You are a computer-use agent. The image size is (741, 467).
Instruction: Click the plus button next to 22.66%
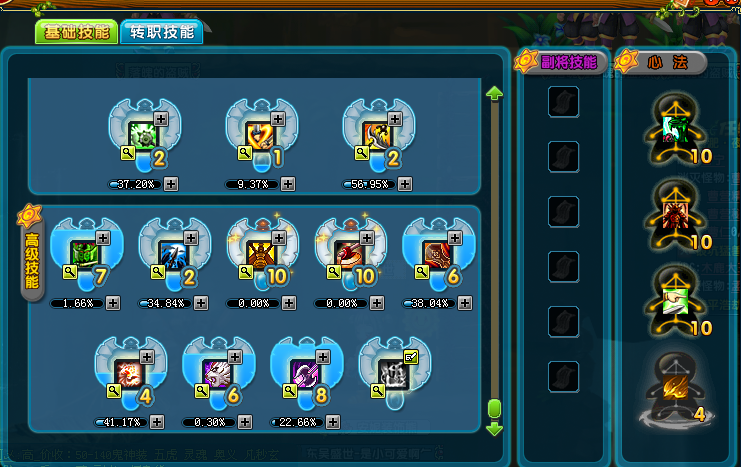click(x=333, y=421)
